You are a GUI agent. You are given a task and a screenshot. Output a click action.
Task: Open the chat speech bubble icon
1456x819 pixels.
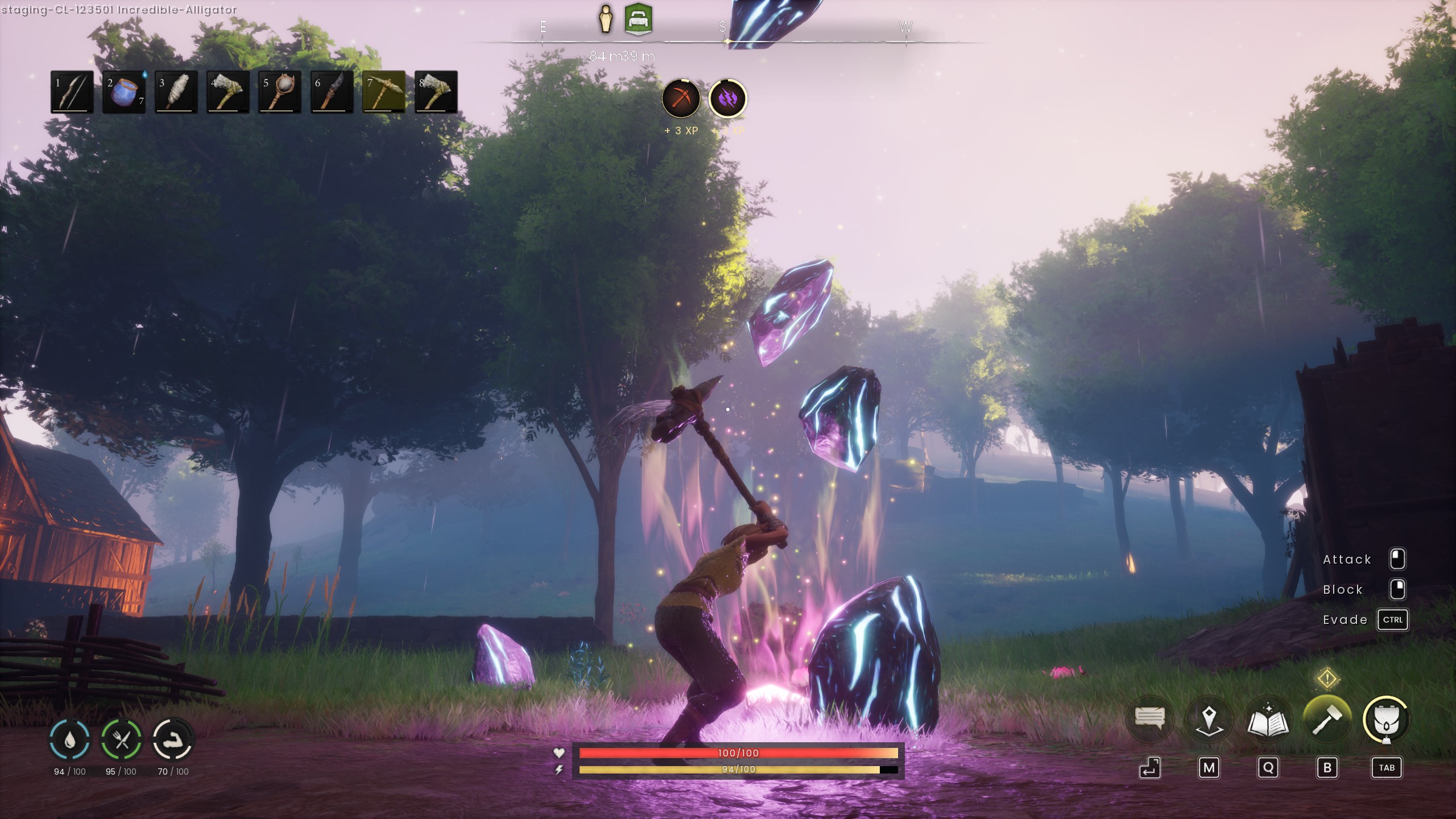click(x=1149, y=719)
